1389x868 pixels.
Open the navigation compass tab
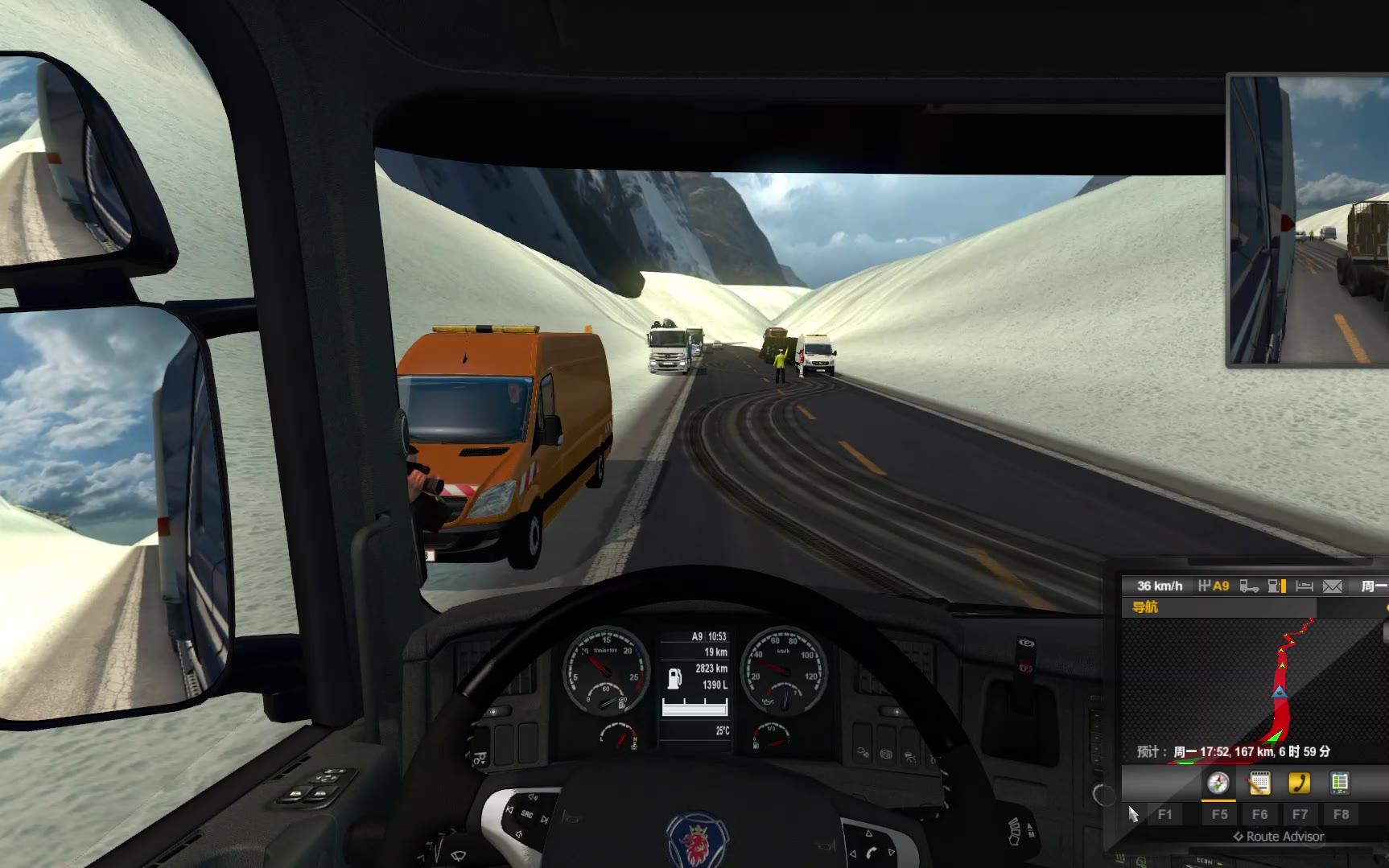(x=1218, y=783)
